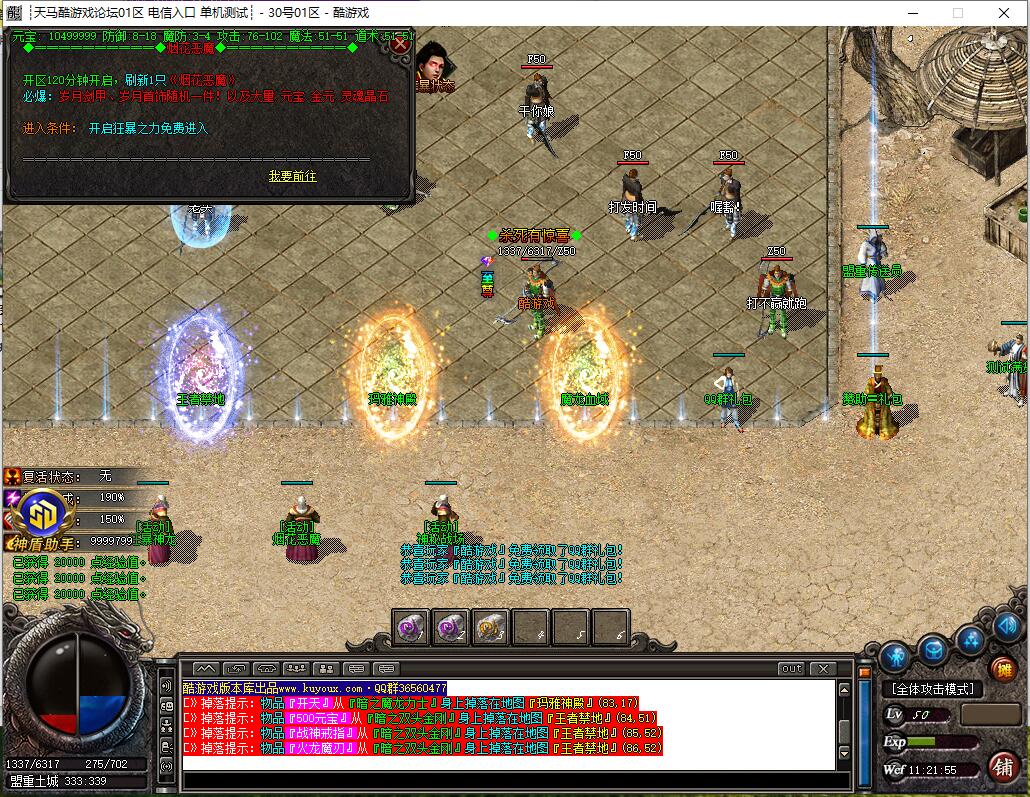
Task: Close the game window
Action: point(1003,13)
